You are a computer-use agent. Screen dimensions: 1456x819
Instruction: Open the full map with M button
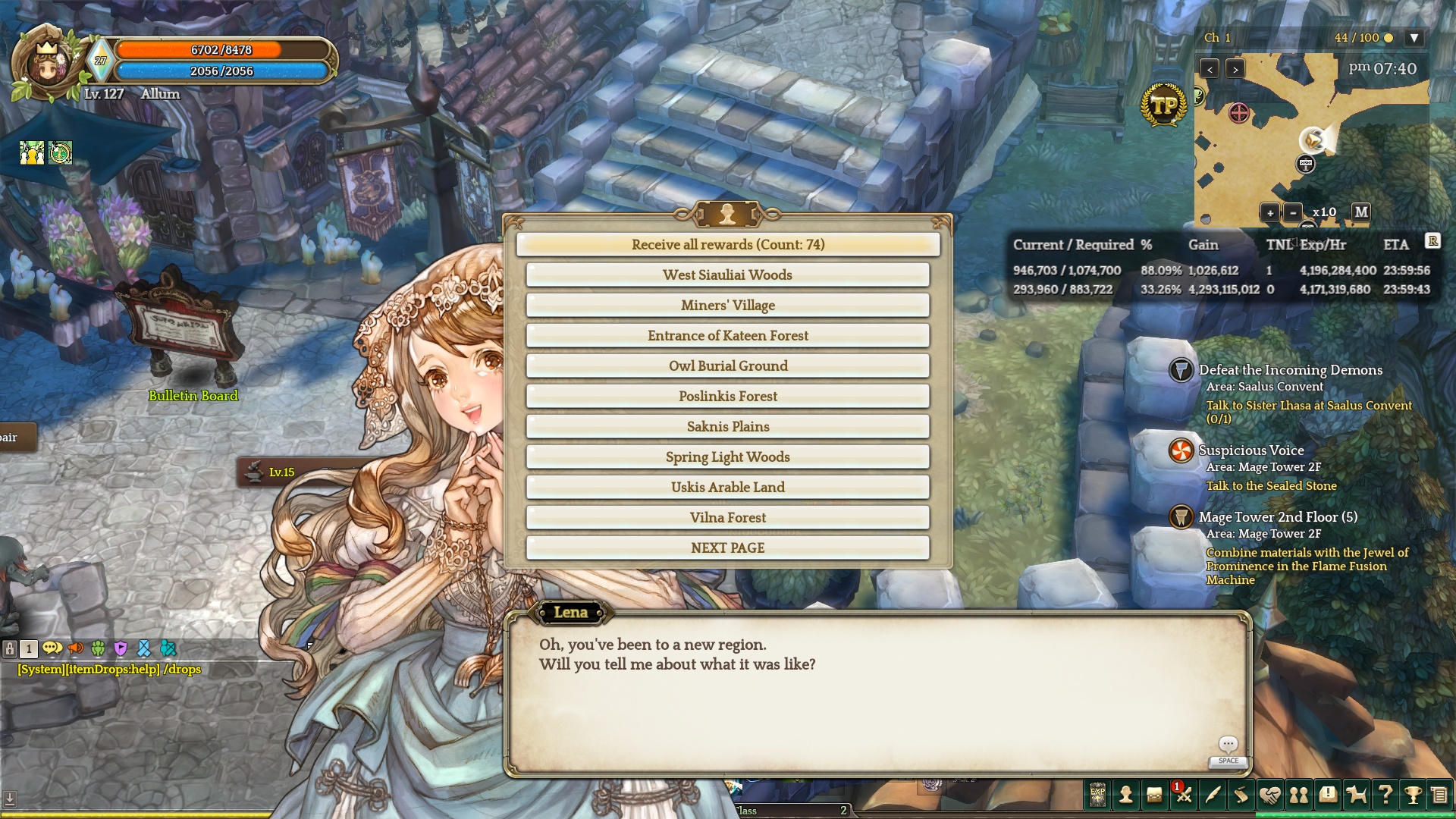pos(1361,212)
